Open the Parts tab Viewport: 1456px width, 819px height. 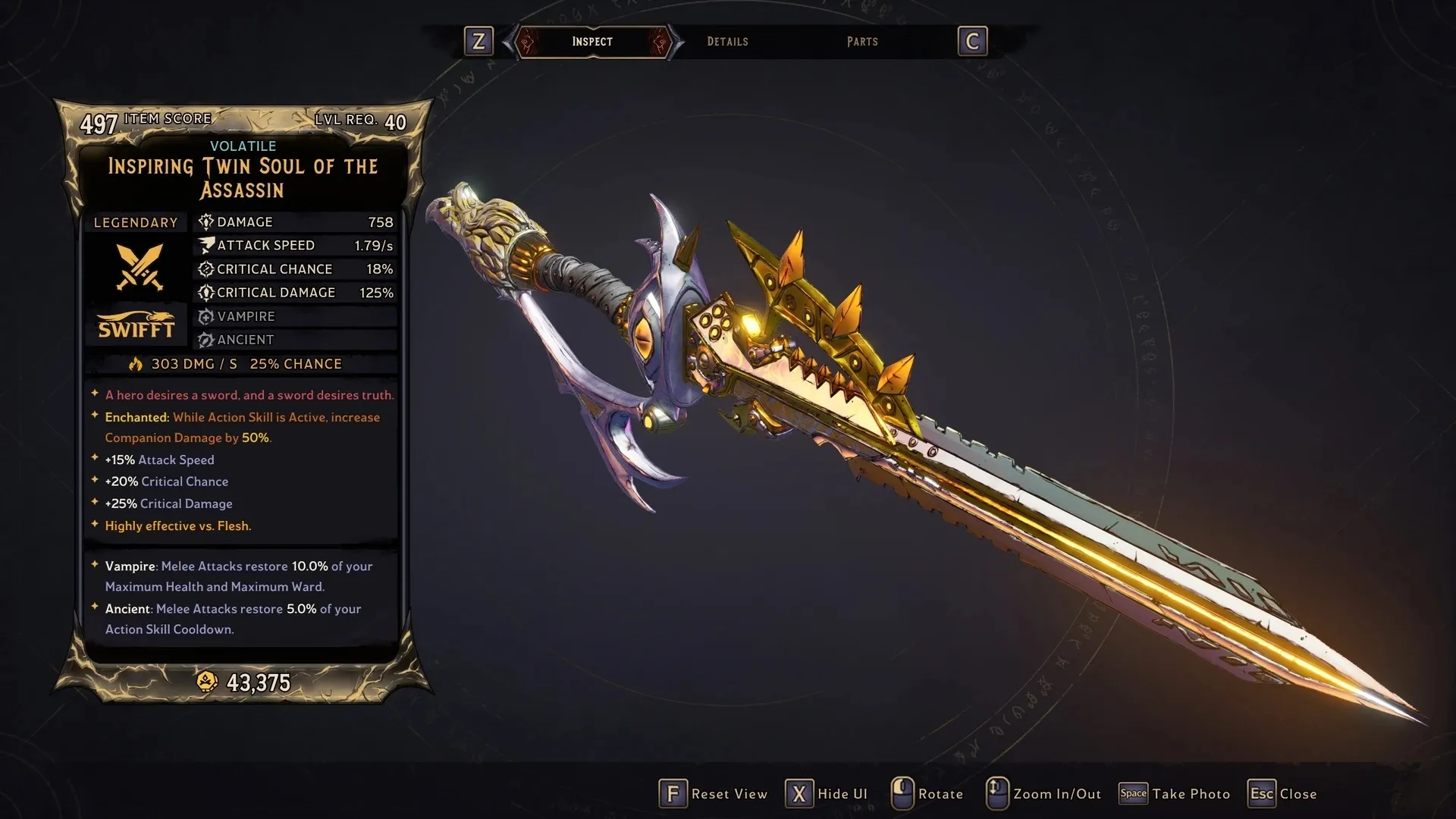[862, 42]
